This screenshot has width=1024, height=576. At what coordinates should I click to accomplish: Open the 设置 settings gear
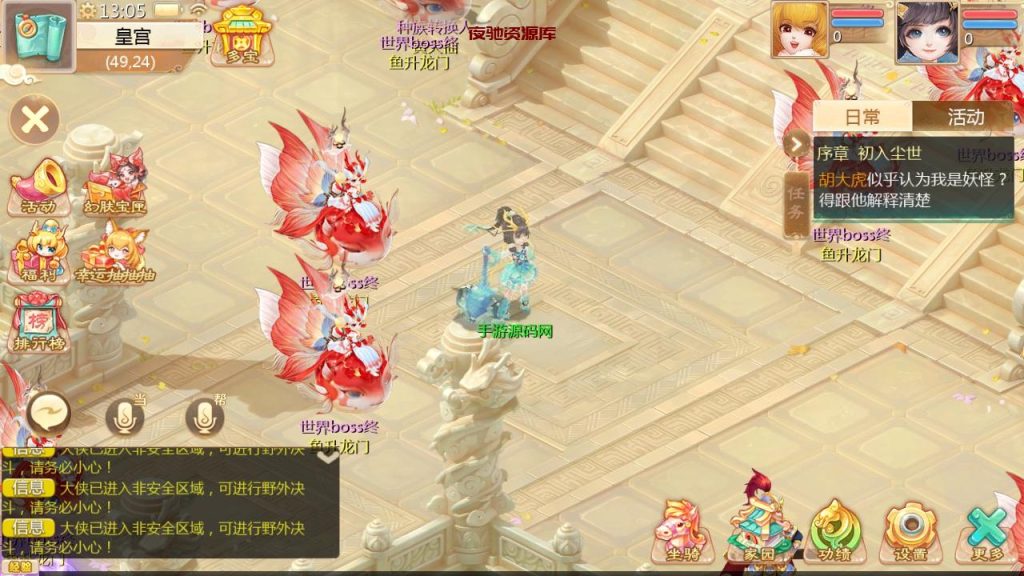pos(909,530)
